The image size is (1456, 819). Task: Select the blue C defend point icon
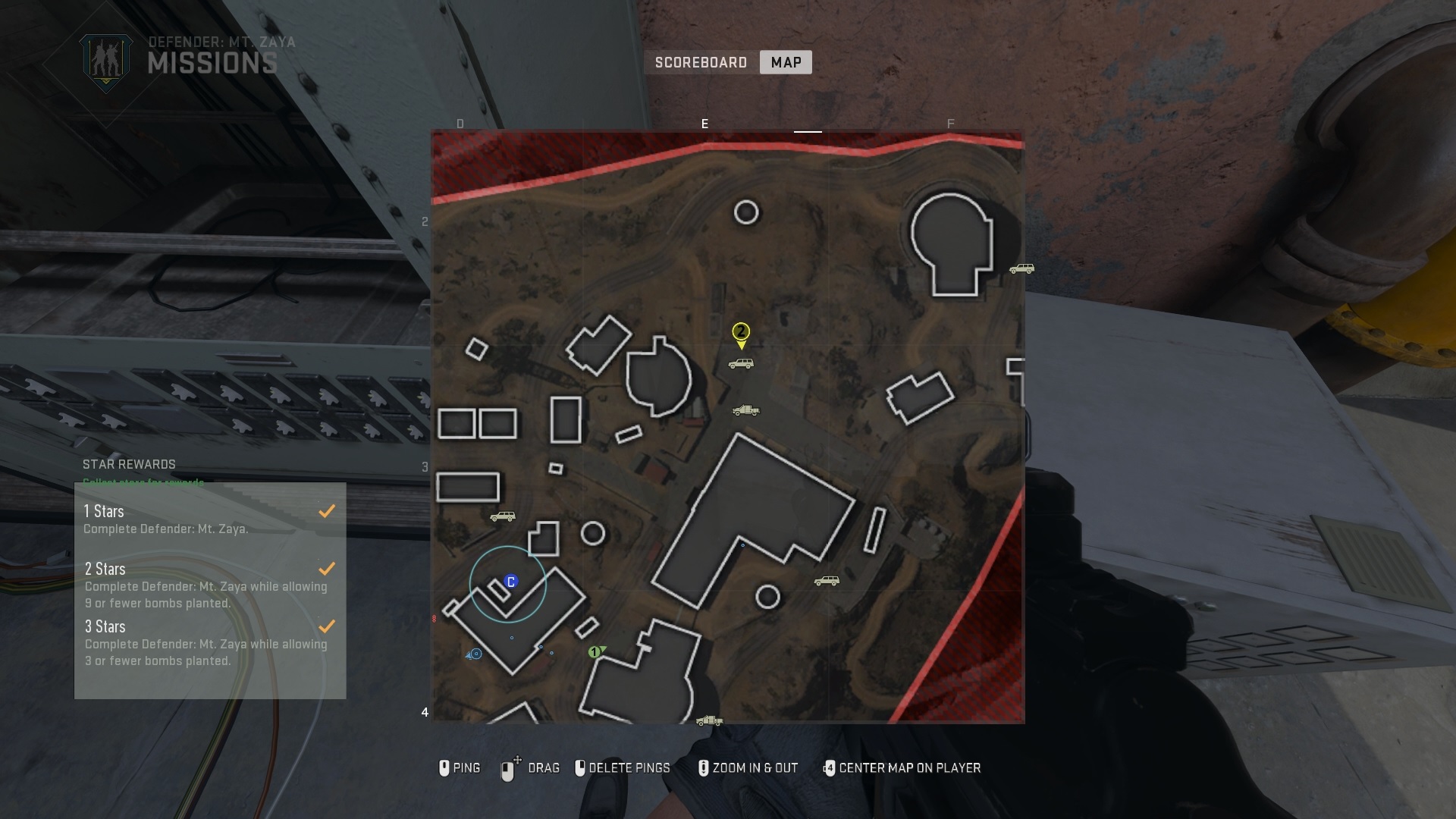point(510,580)
